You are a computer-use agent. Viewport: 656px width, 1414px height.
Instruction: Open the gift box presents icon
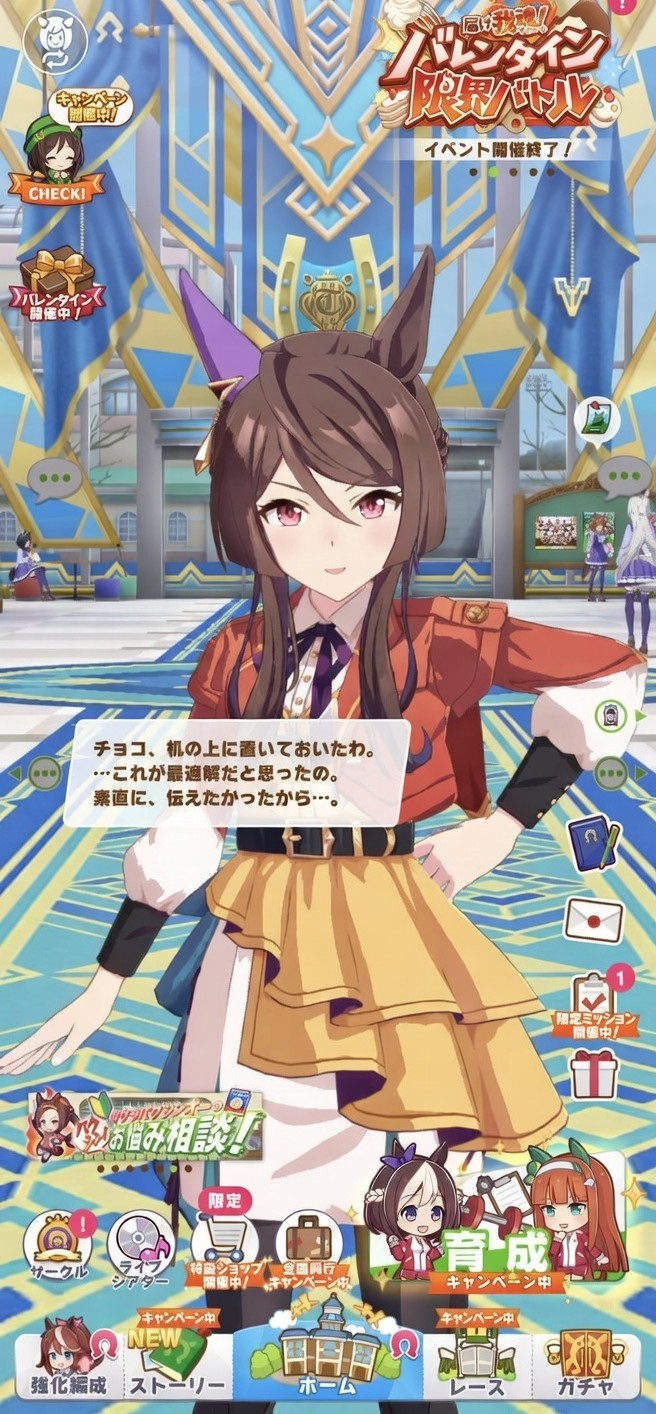click(x=595, y=1073)
